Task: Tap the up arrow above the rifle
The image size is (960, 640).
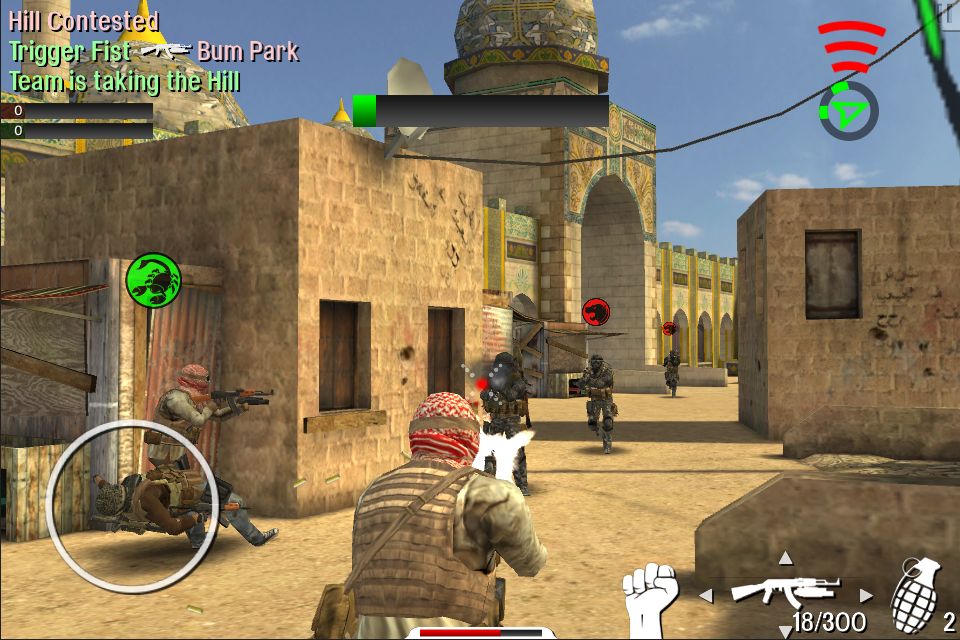Action: (785, 558)
